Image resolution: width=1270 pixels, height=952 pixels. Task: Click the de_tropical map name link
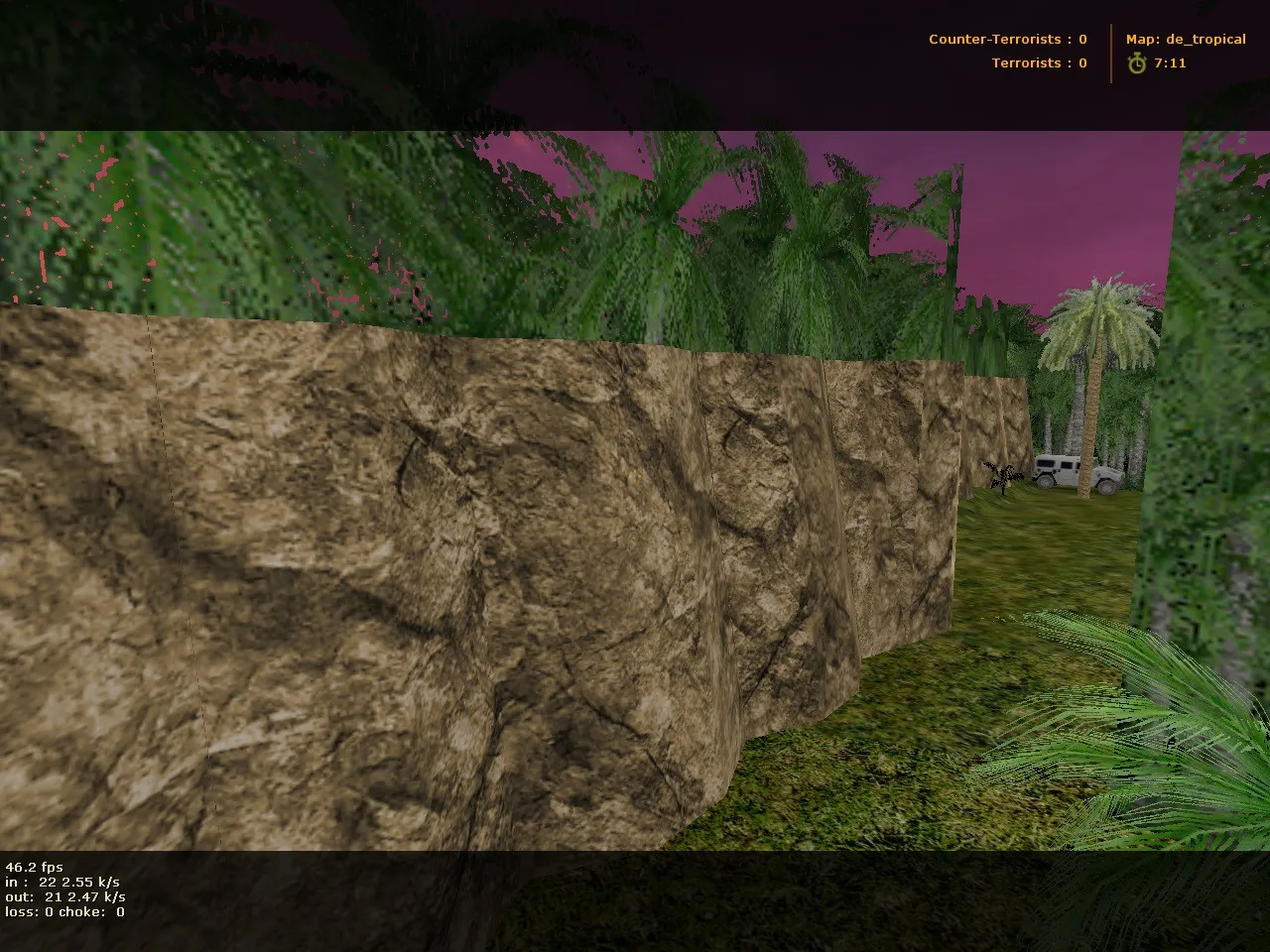(1206, 40)
